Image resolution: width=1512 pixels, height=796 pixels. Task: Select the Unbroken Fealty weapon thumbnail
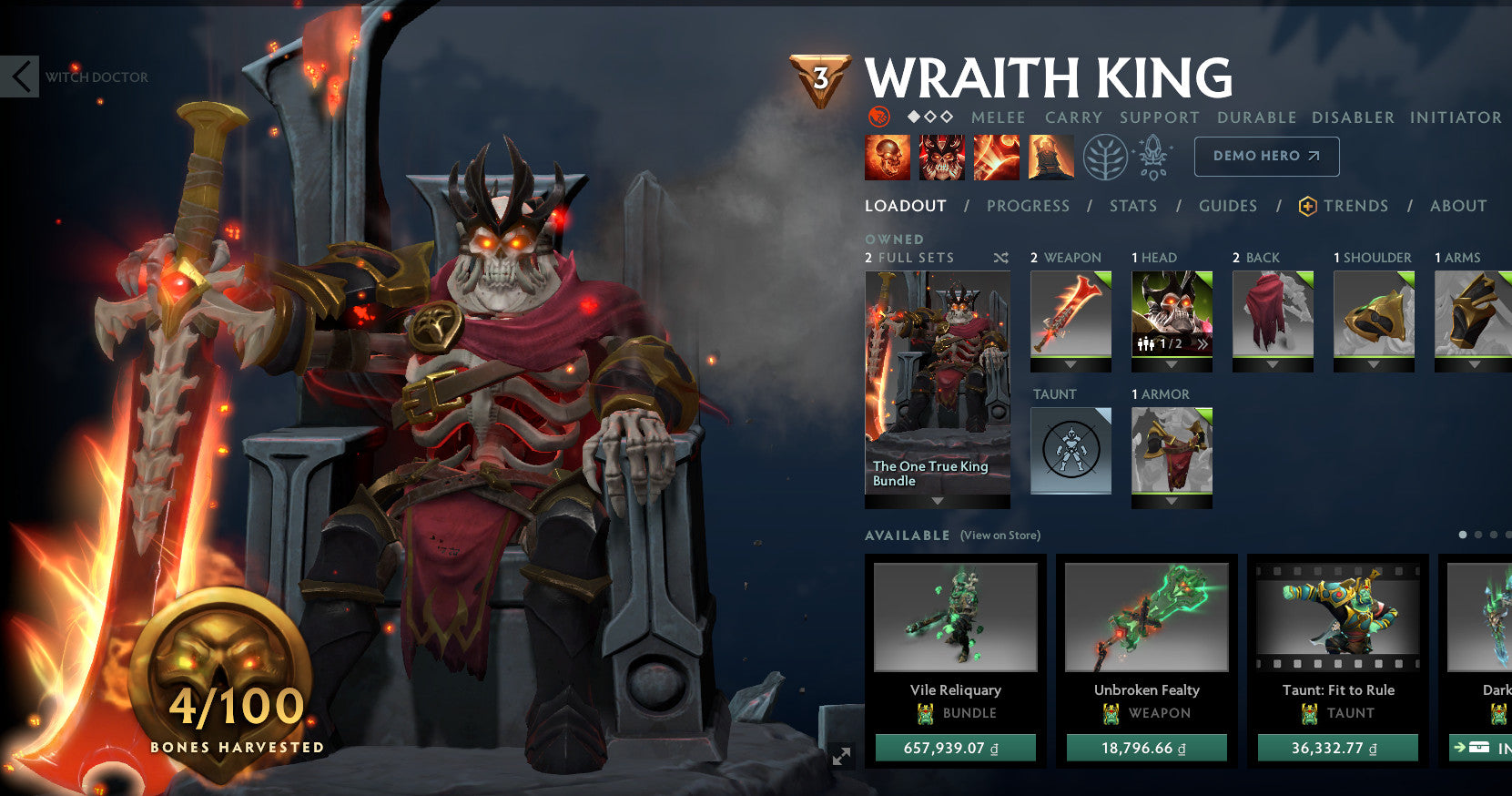pos(1146,617)
